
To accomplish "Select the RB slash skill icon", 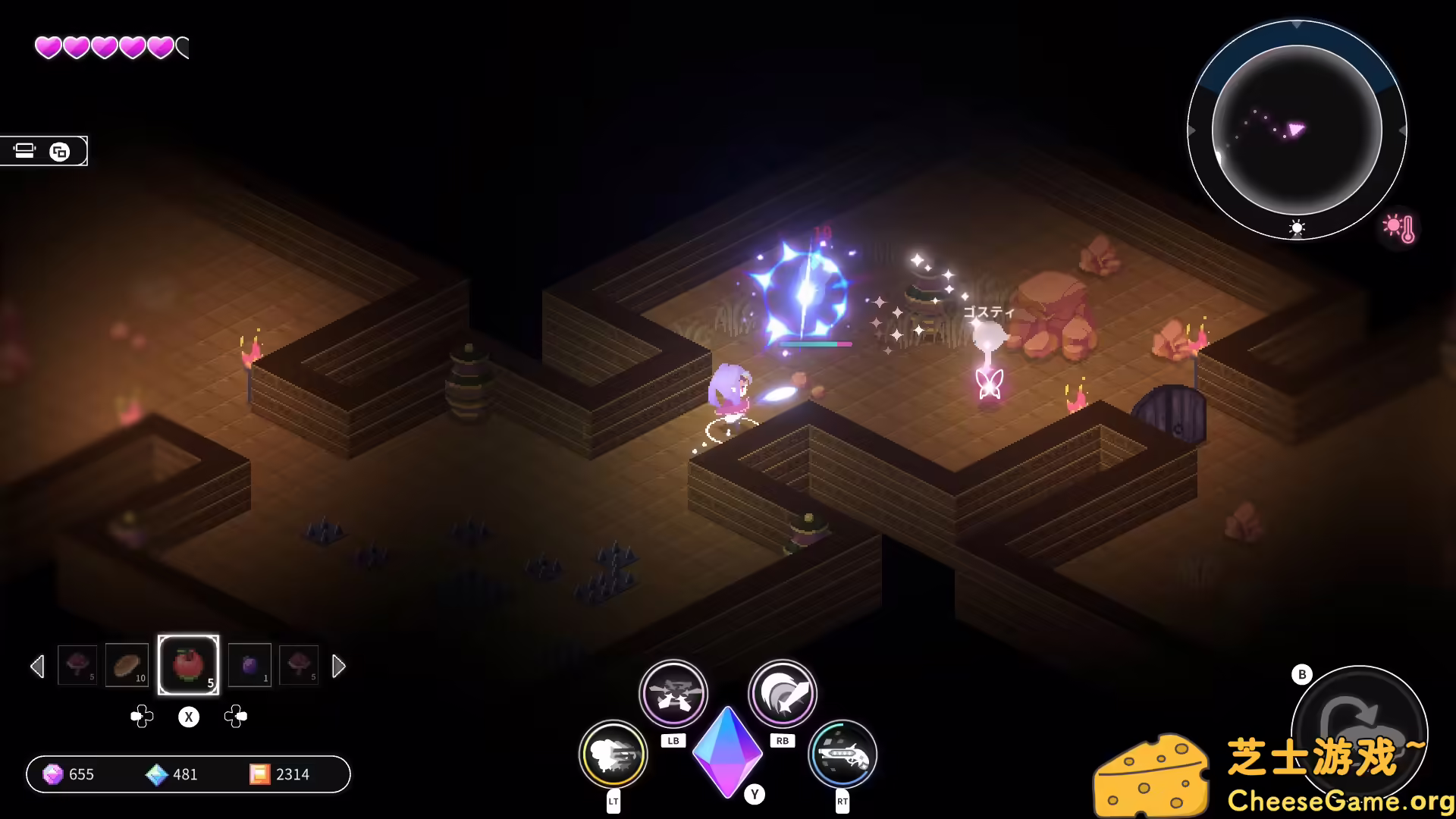I will click(x=782, y=692).
